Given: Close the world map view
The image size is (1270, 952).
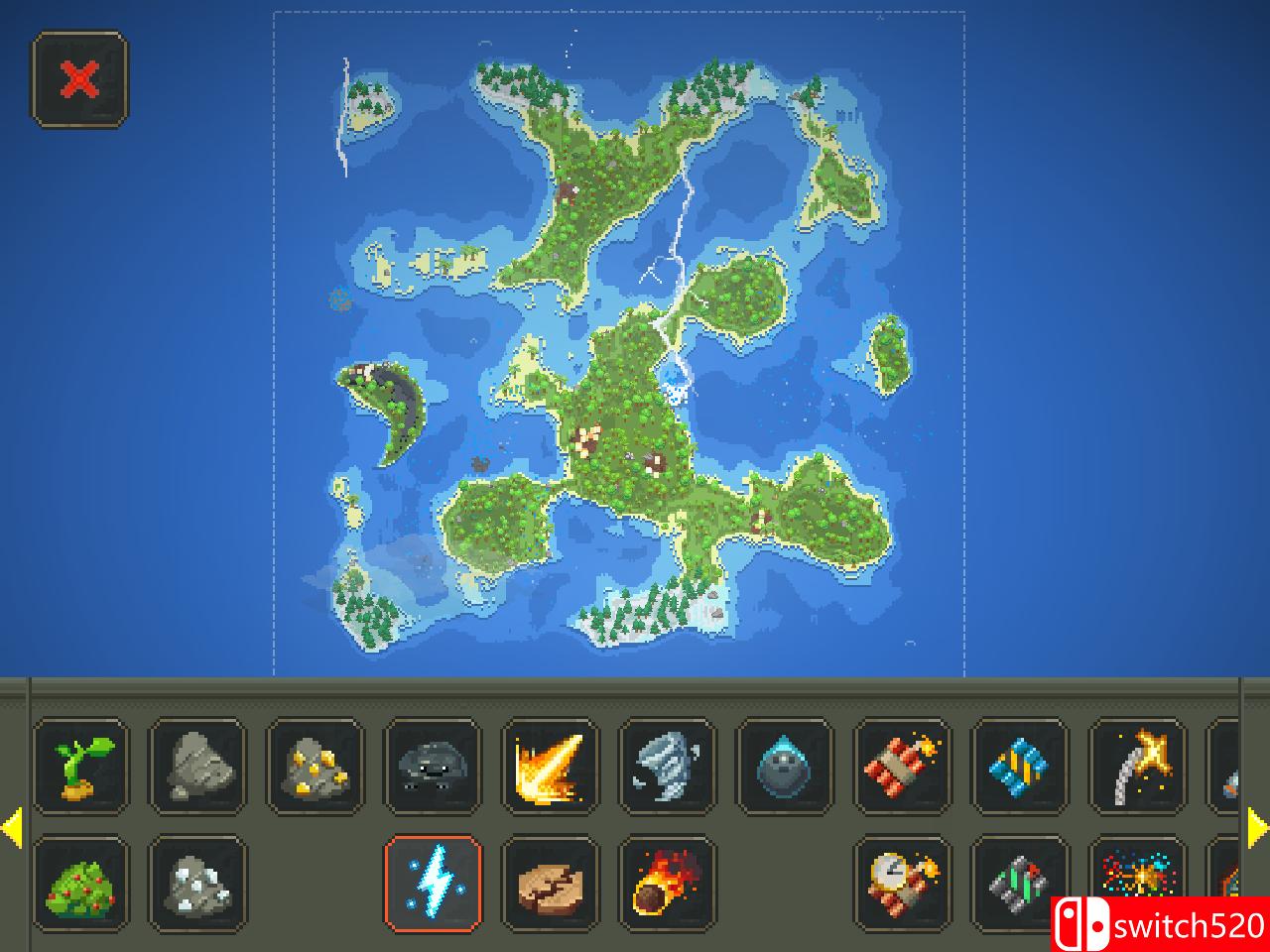Looking at the screenshot, I should click(80, 80).
